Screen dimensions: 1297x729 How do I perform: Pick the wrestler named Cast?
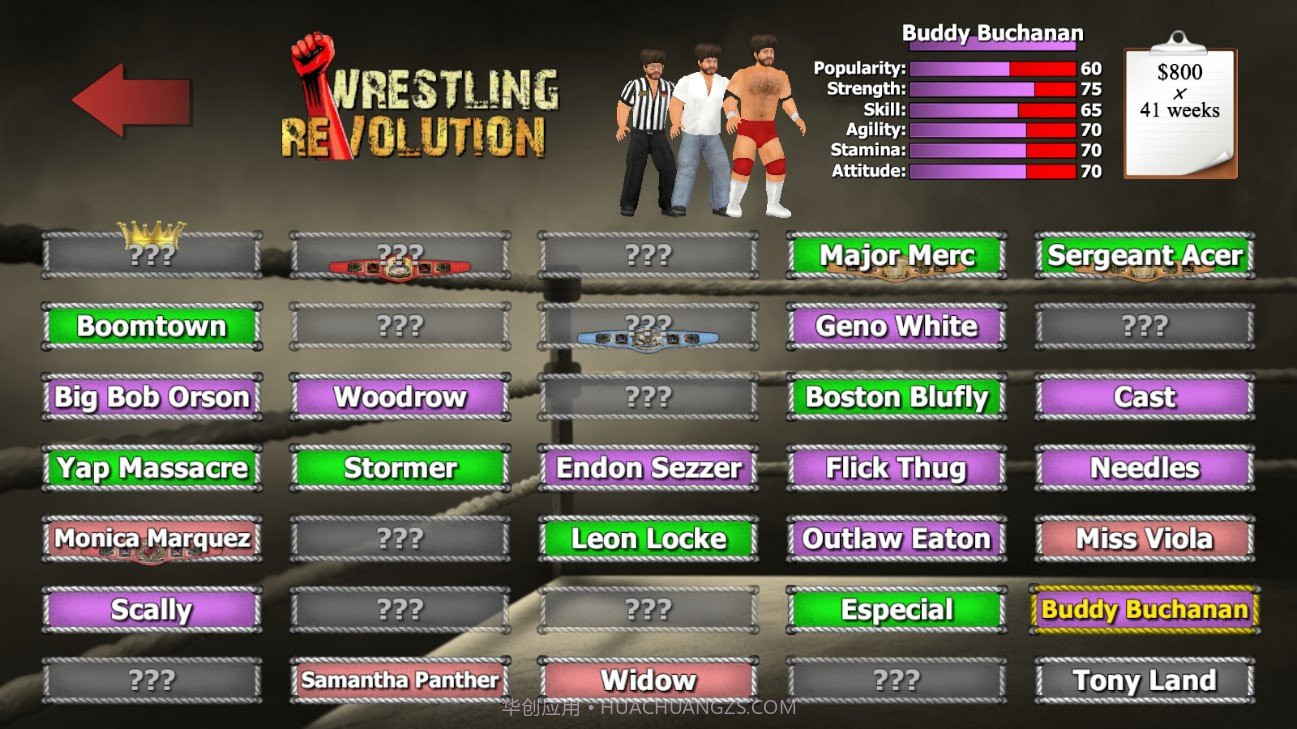coord(1144,398)
